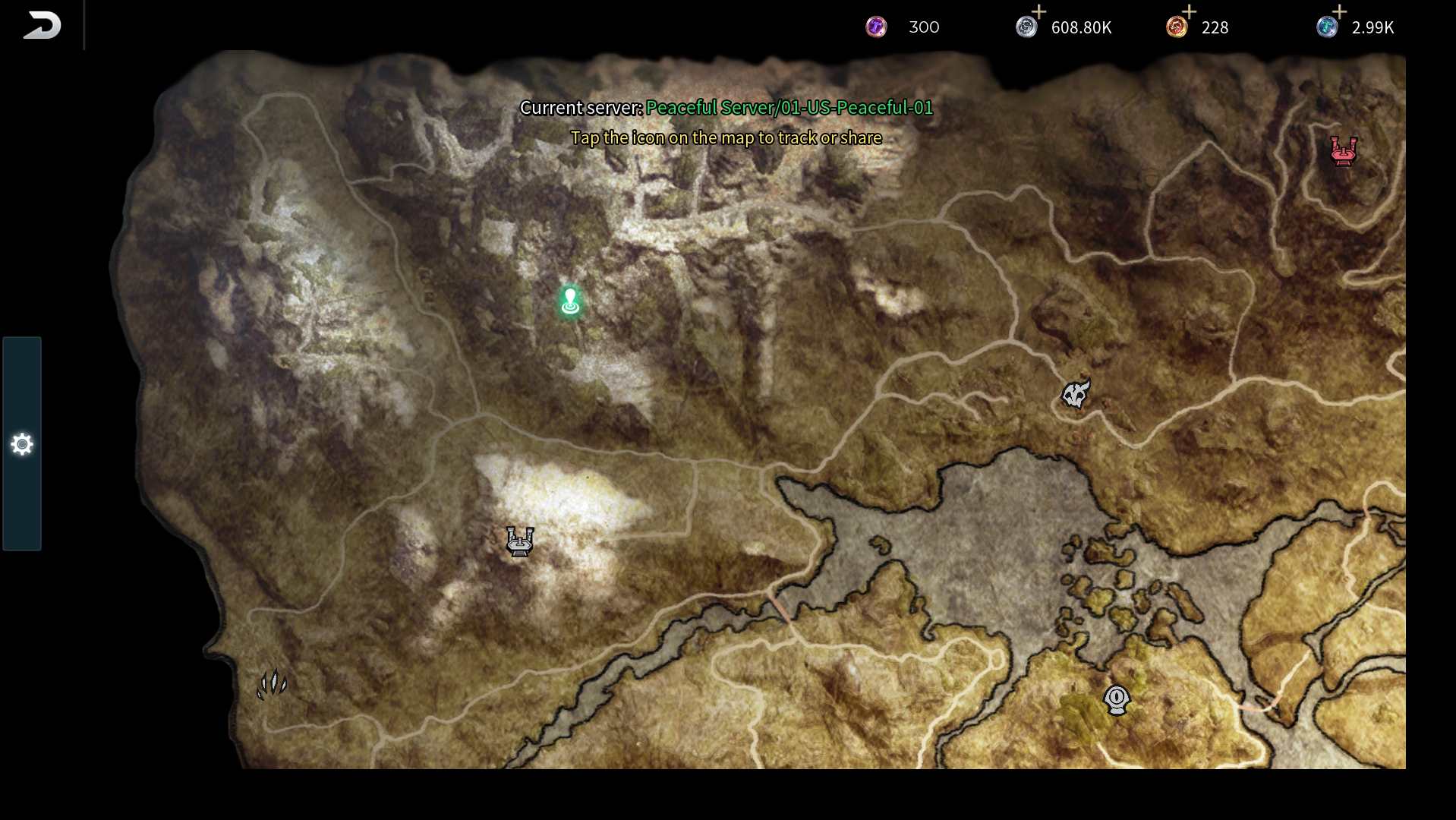Tap the track or share hint text
The width and height of the screenshot is (1456, 820).
(727, 138)
